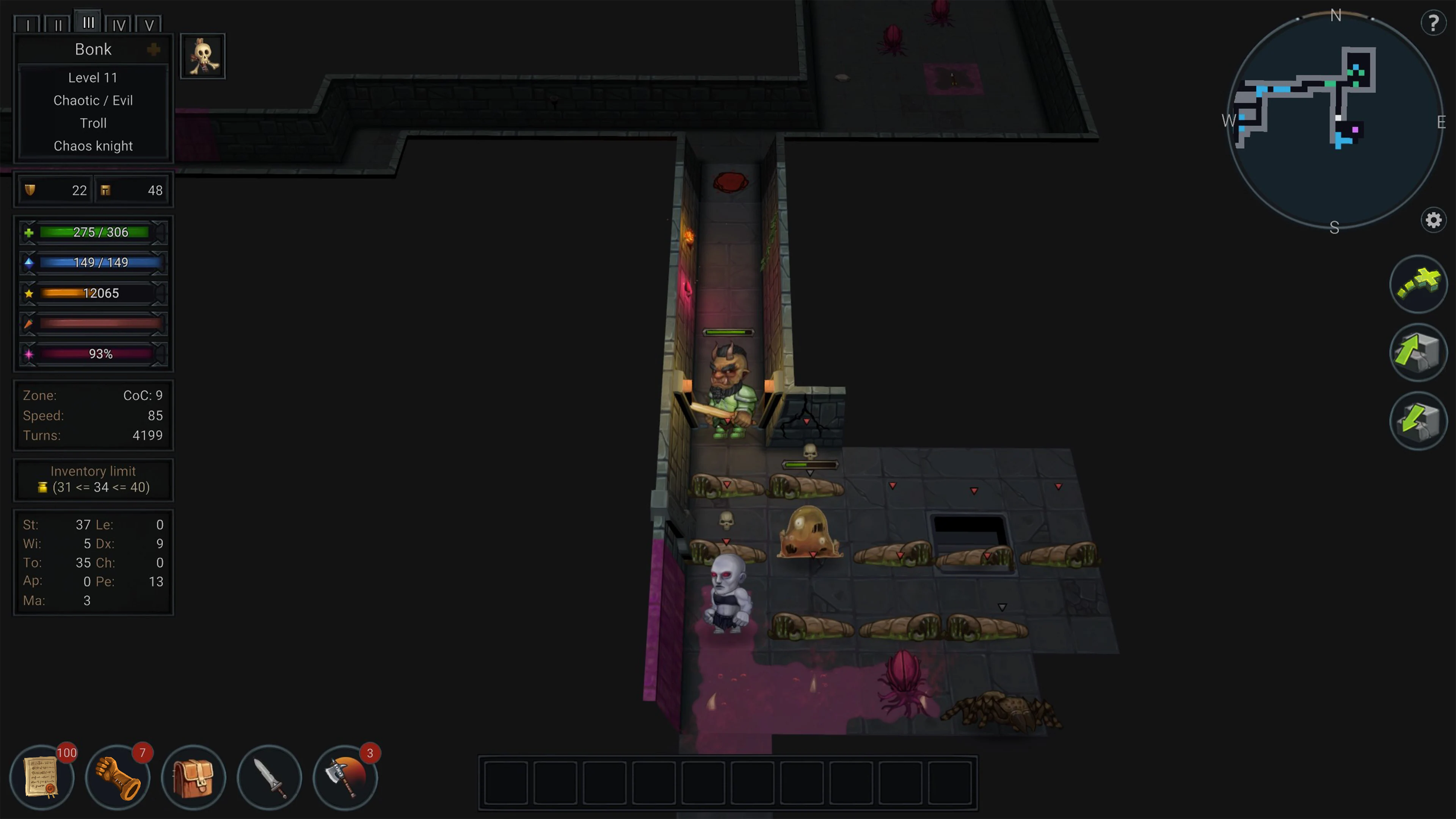This screenshot has height=819, width=1456.
Task: Click the help question mark icon
Action: [1433, 23]
